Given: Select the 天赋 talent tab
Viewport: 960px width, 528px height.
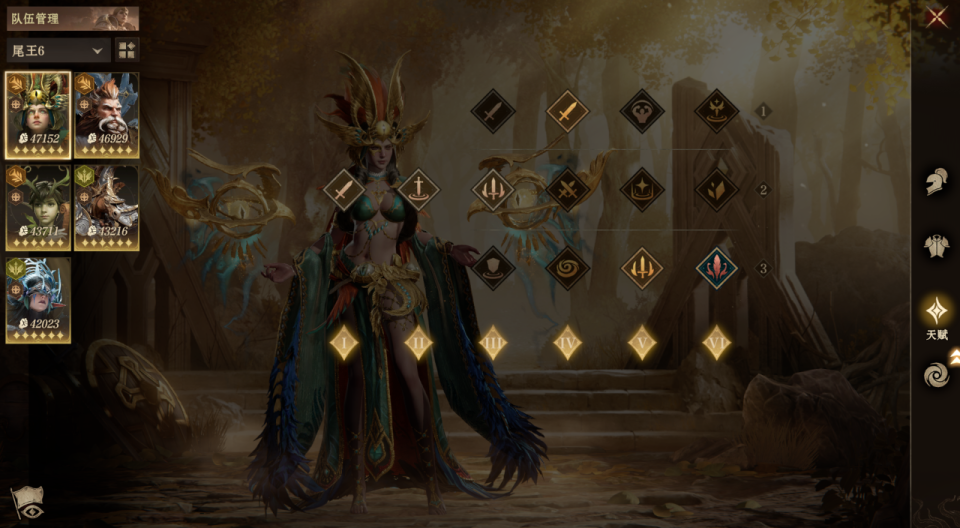Looking at the screenshot, I should pos(936,312).
